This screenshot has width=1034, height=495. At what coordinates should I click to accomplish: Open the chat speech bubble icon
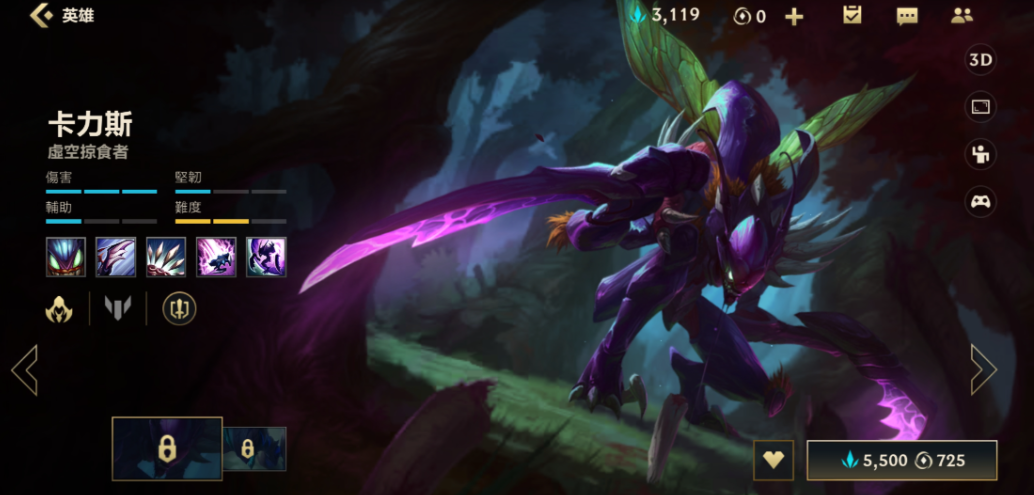[x=907, y=16]
